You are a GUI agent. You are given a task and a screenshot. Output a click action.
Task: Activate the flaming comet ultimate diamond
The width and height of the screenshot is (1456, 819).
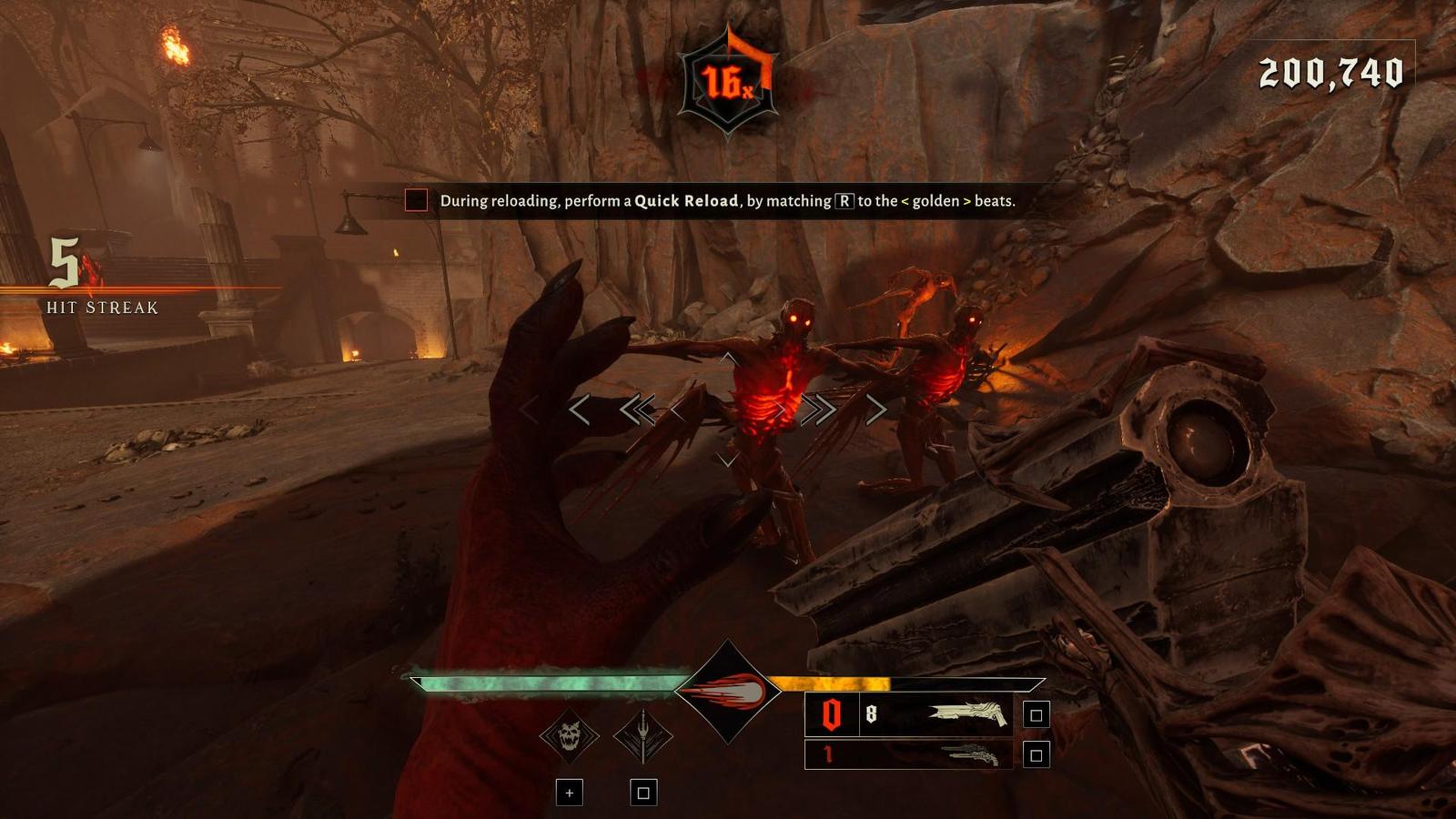728,692
